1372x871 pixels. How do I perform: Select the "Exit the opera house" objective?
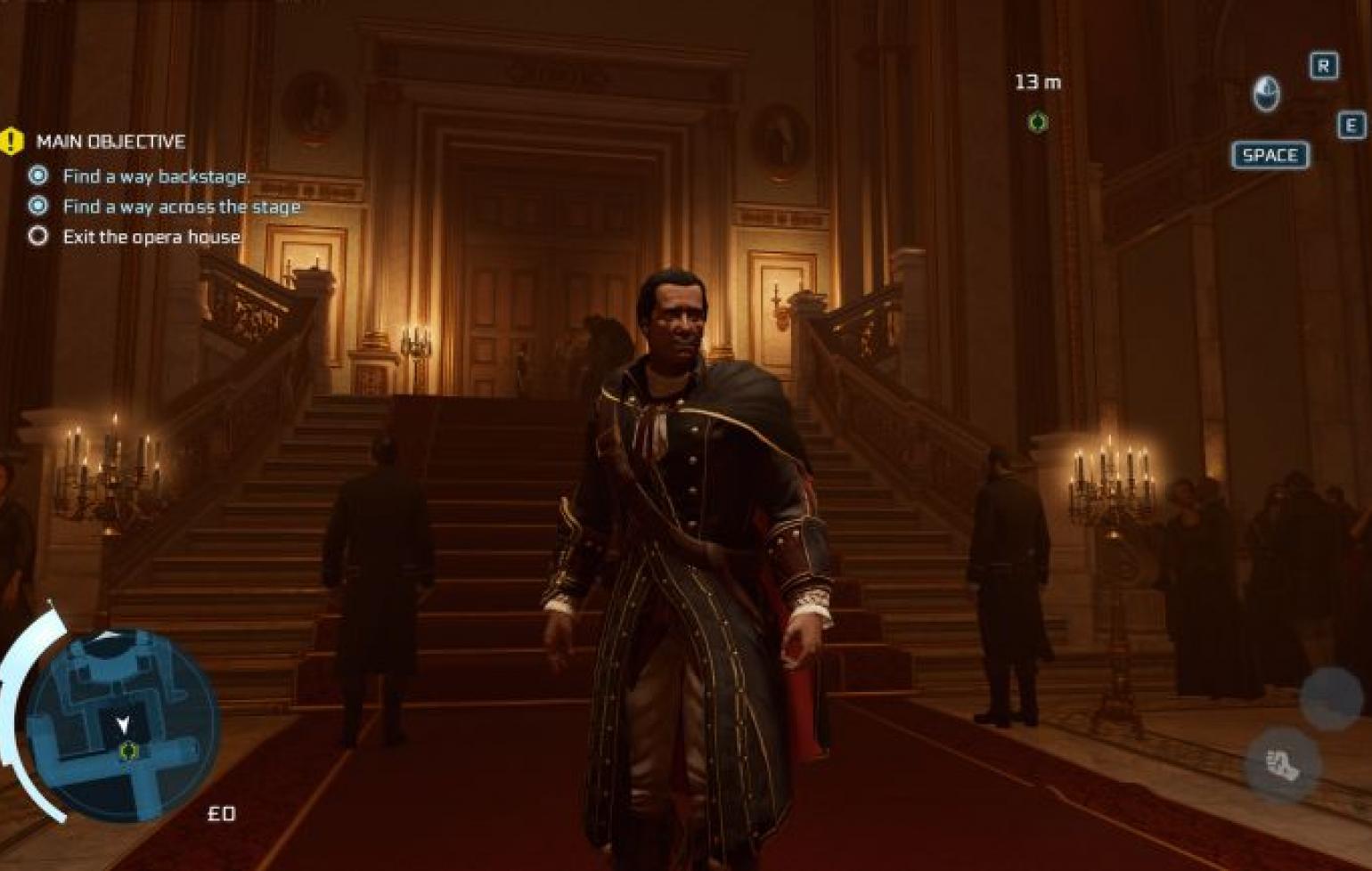pos(151,237)
